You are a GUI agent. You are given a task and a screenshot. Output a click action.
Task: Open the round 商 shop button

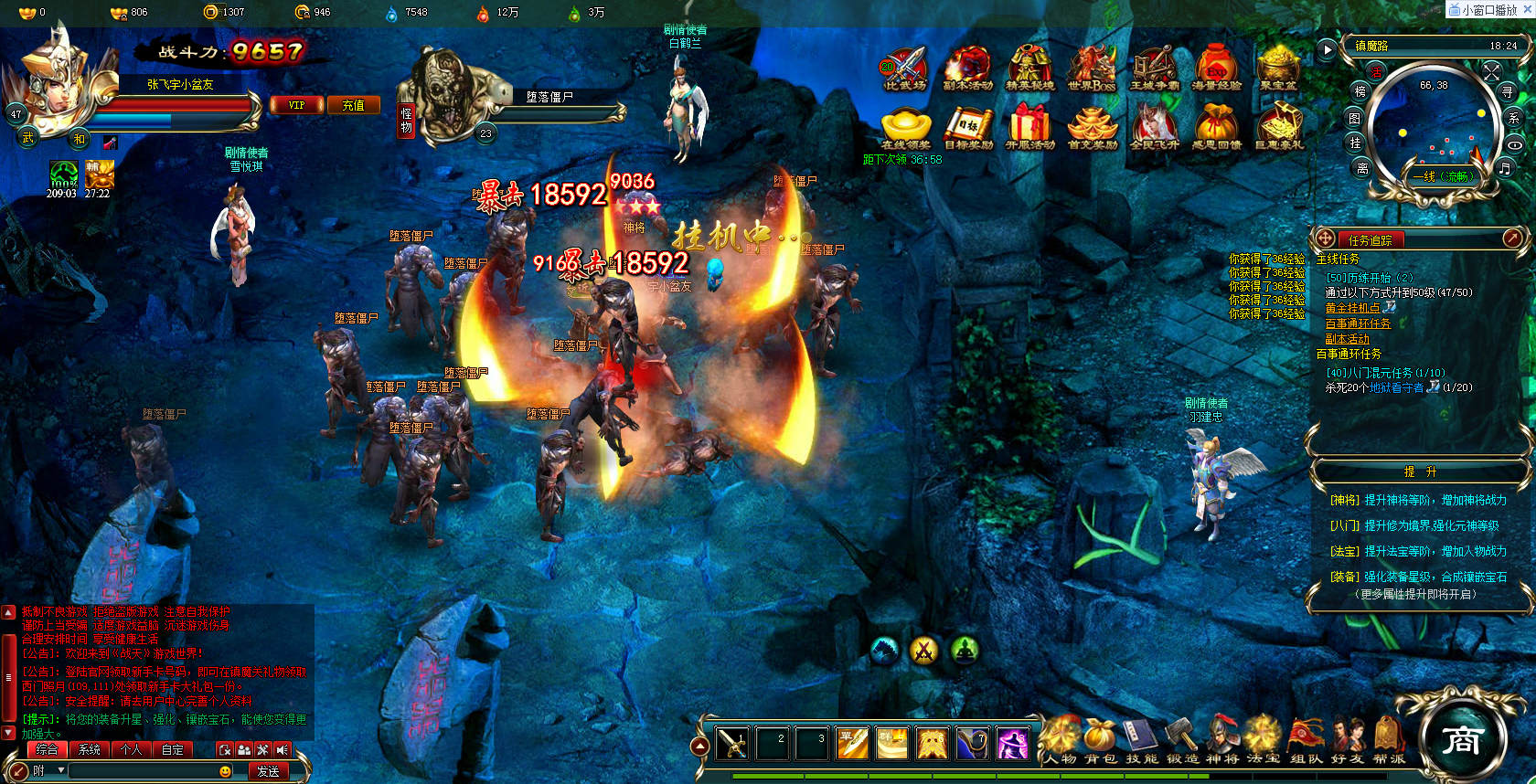(x=1461, y=738)
